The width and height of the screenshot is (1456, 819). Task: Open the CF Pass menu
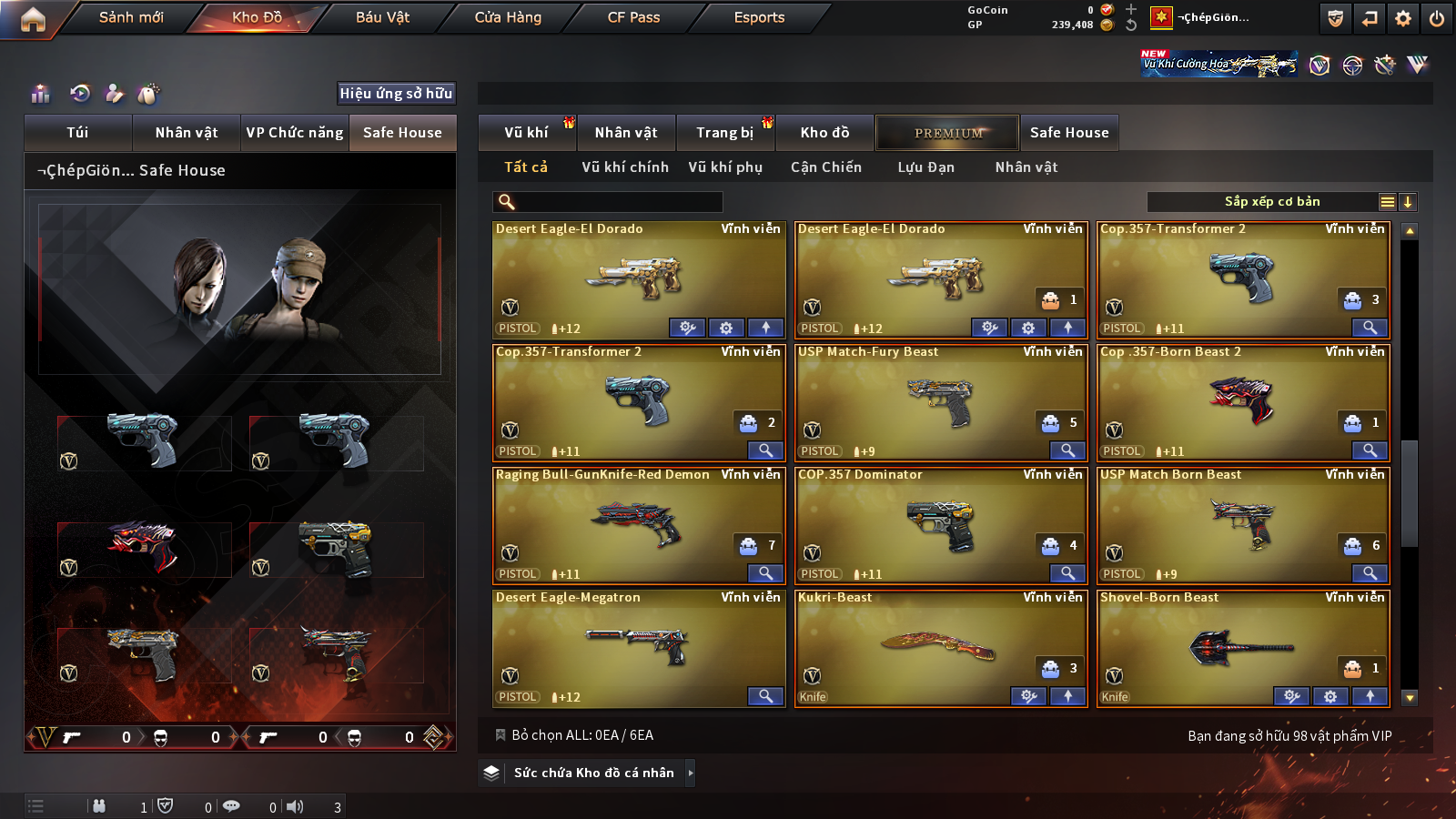pyautogui.click(x=633, y=17)
